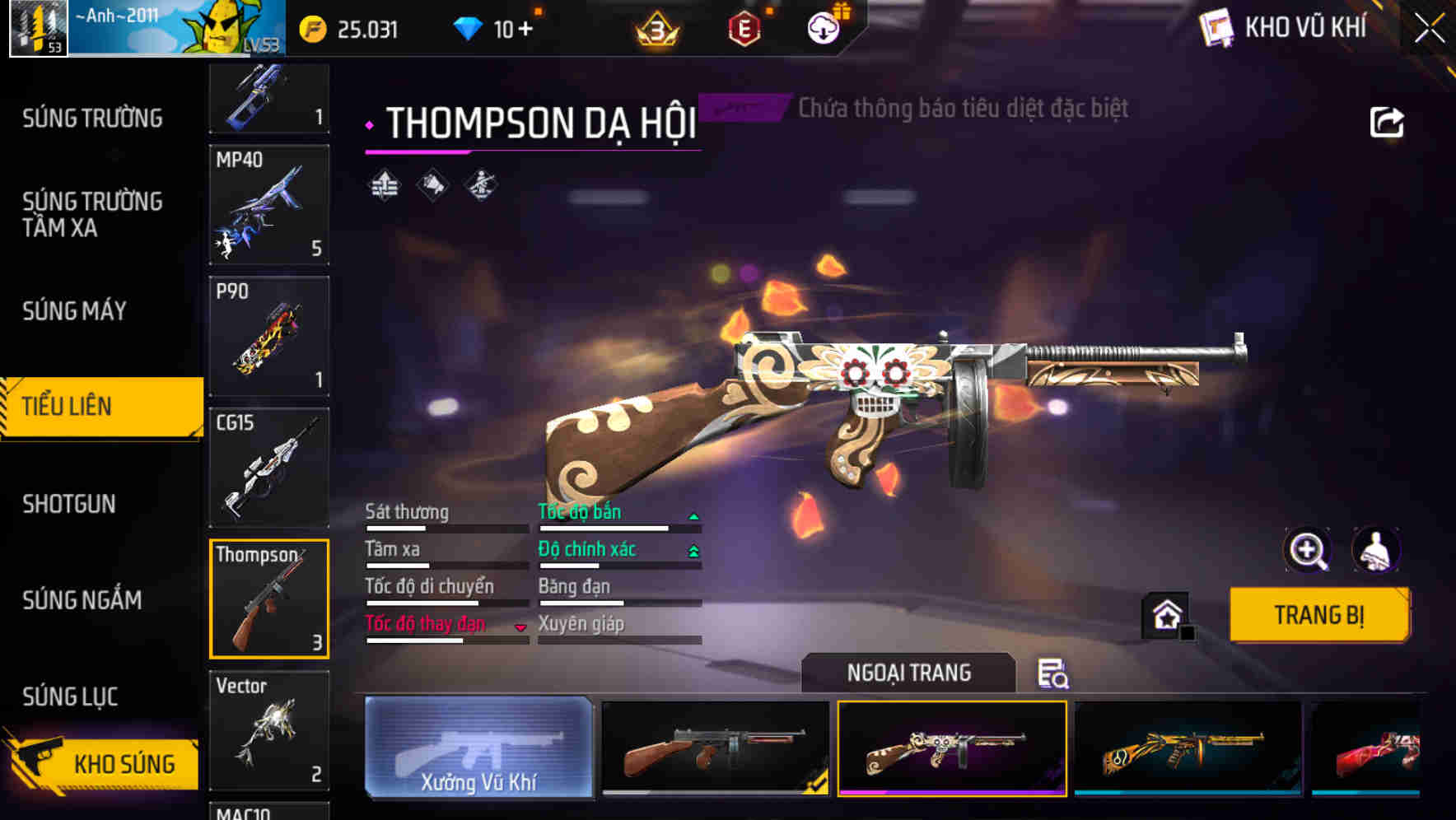Open the share/export icon top right
The height and width of the screenshot is (820, 1456).
pos(1388,122)
